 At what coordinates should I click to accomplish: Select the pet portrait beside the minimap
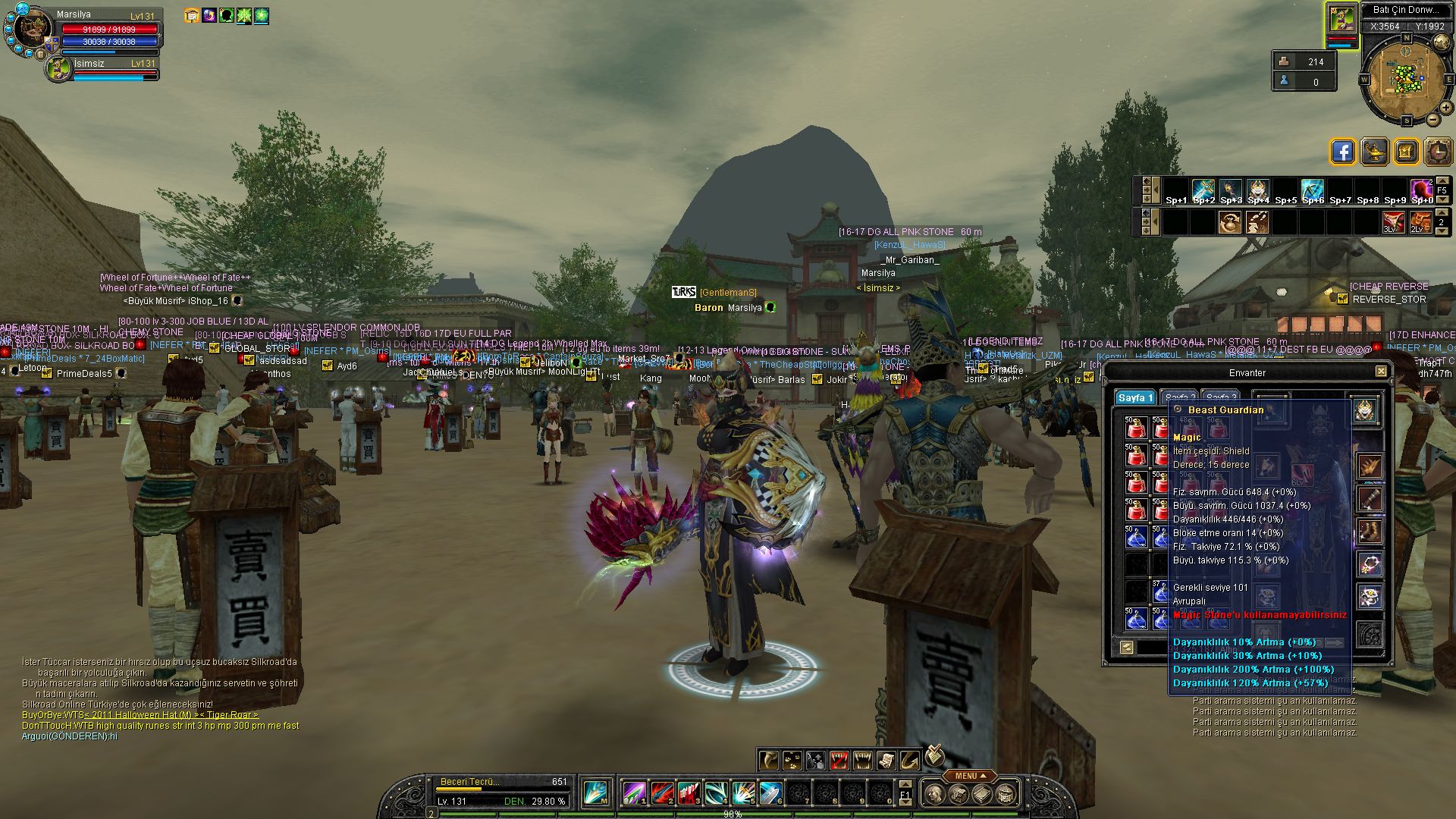(1341, 19)
